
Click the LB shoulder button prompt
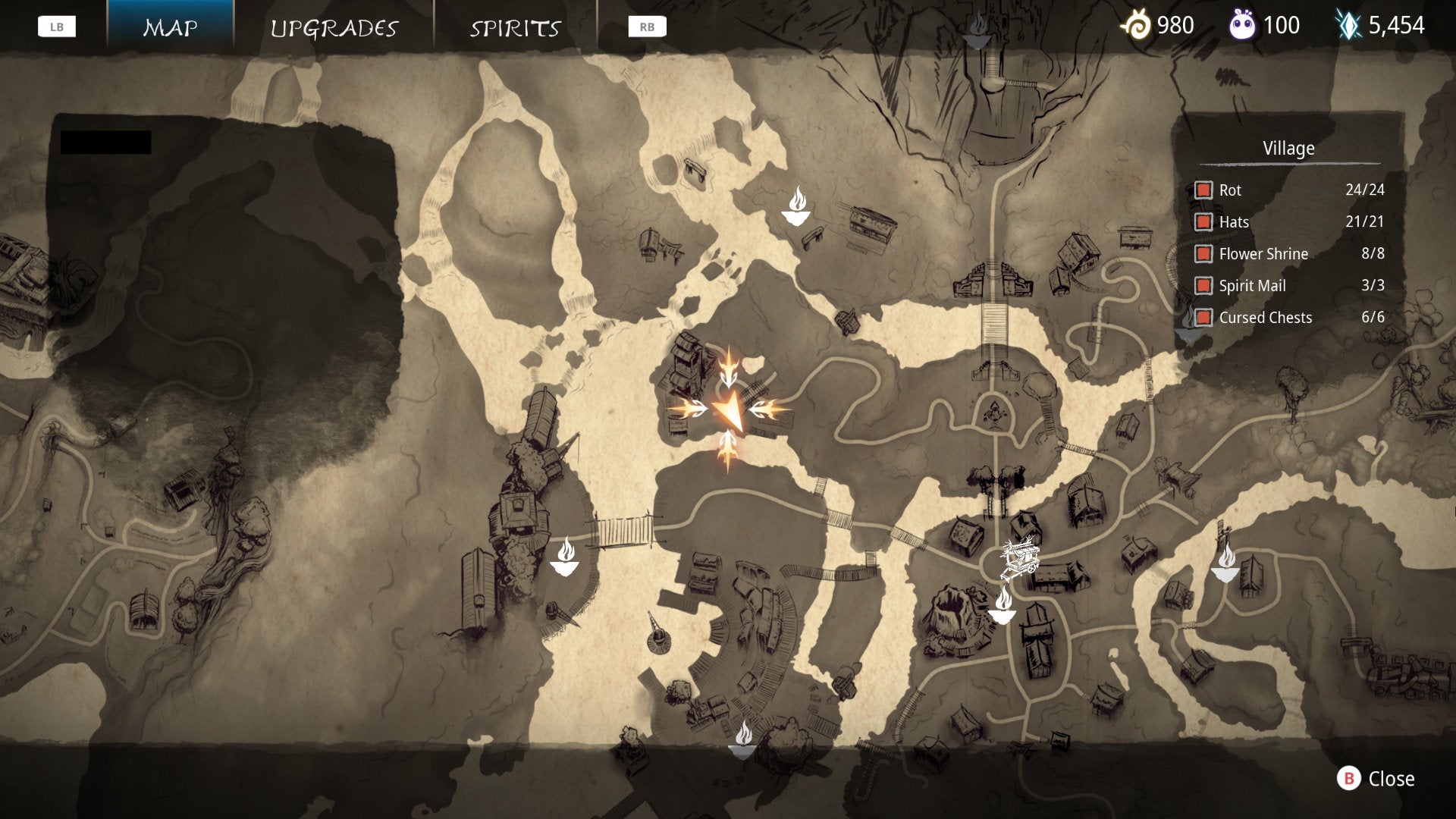click(x=57, y=25)
